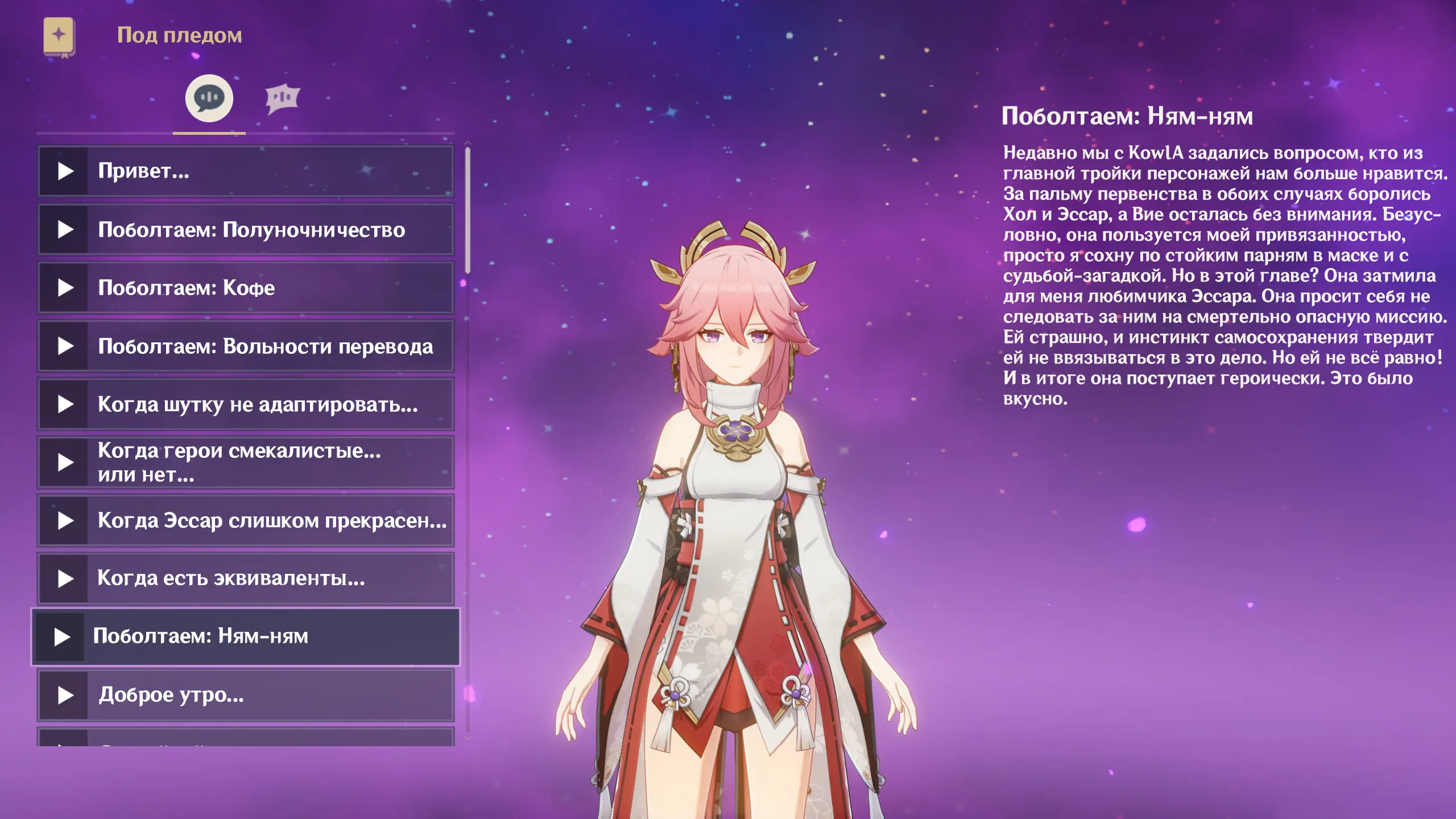1456x819 pixels.
Task: Click the highlighted "Поболтаем: Ням-ням" row
Action: tap(246, 637)
